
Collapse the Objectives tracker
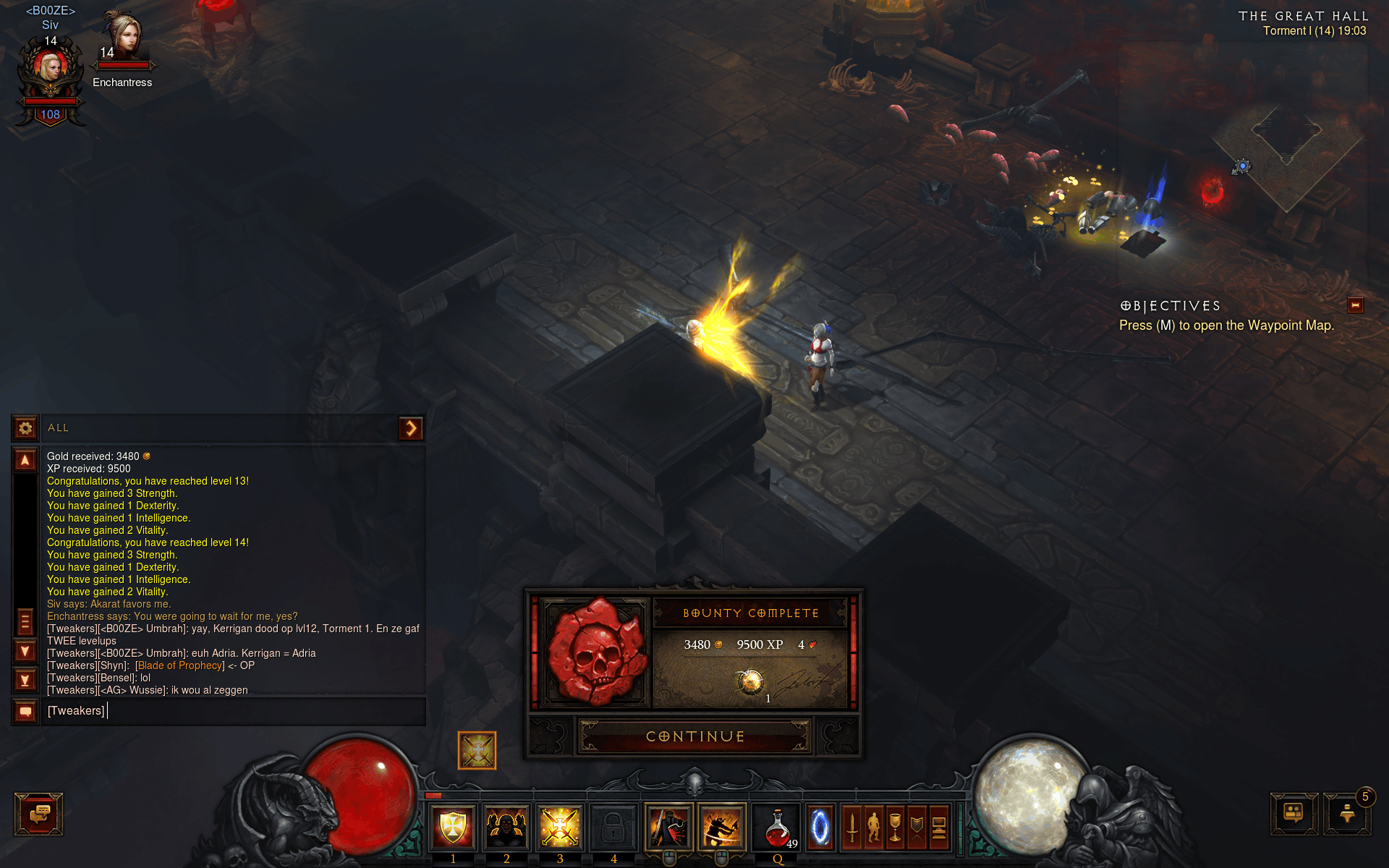[x=1355, y=305]
